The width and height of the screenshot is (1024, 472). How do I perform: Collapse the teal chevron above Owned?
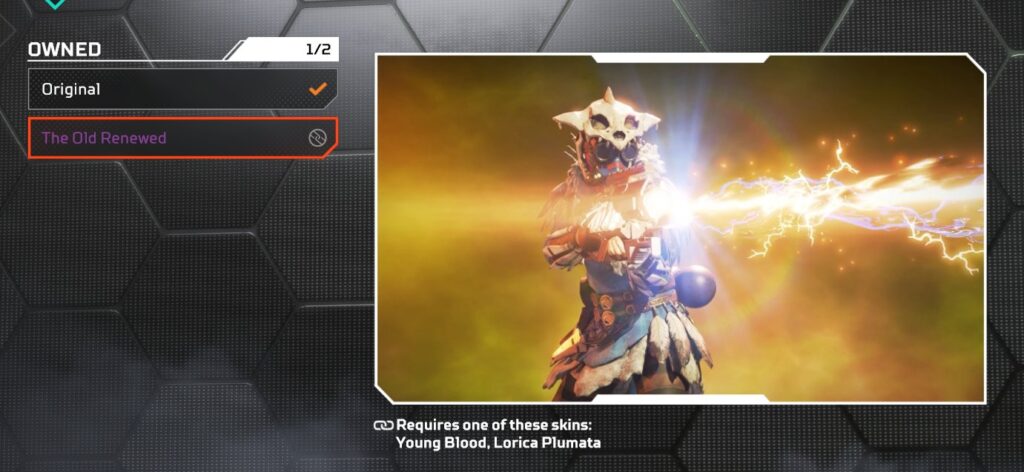[x=56, y=4]
